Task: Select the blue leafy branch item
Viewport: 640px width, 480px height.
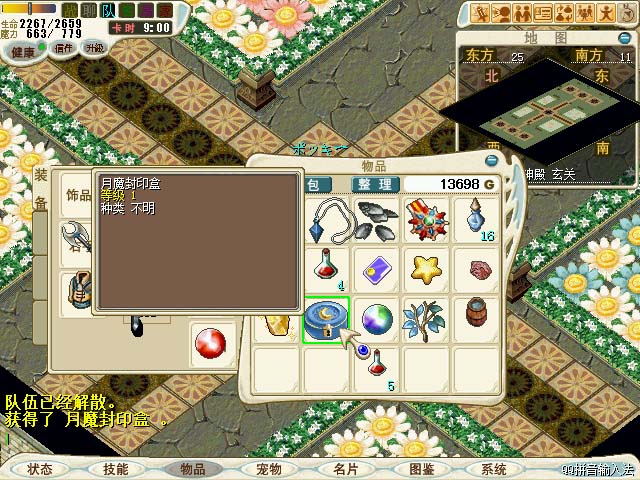Action: 425,321
